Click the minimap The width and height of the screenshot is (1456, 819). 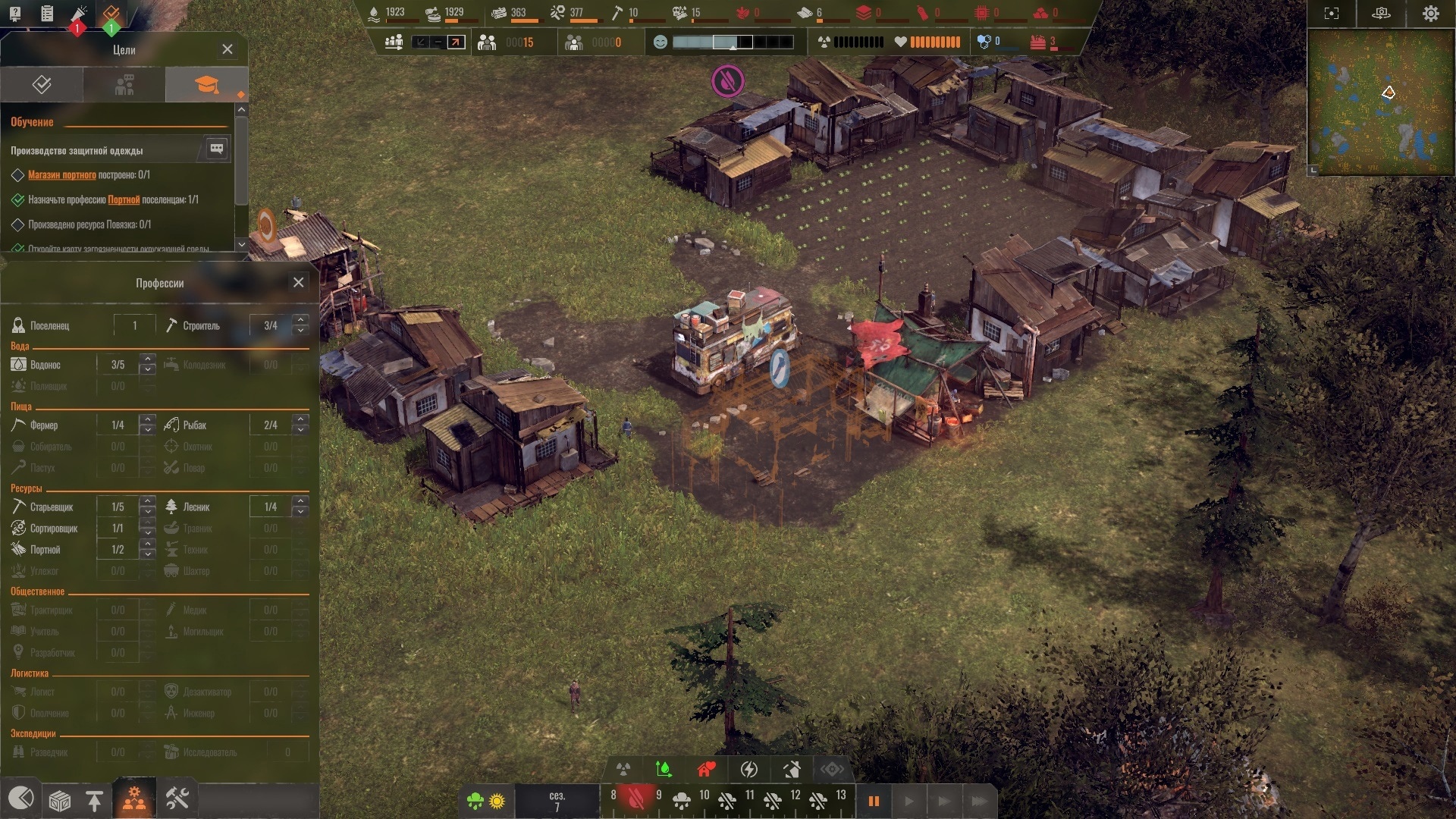pos(1380,102)
